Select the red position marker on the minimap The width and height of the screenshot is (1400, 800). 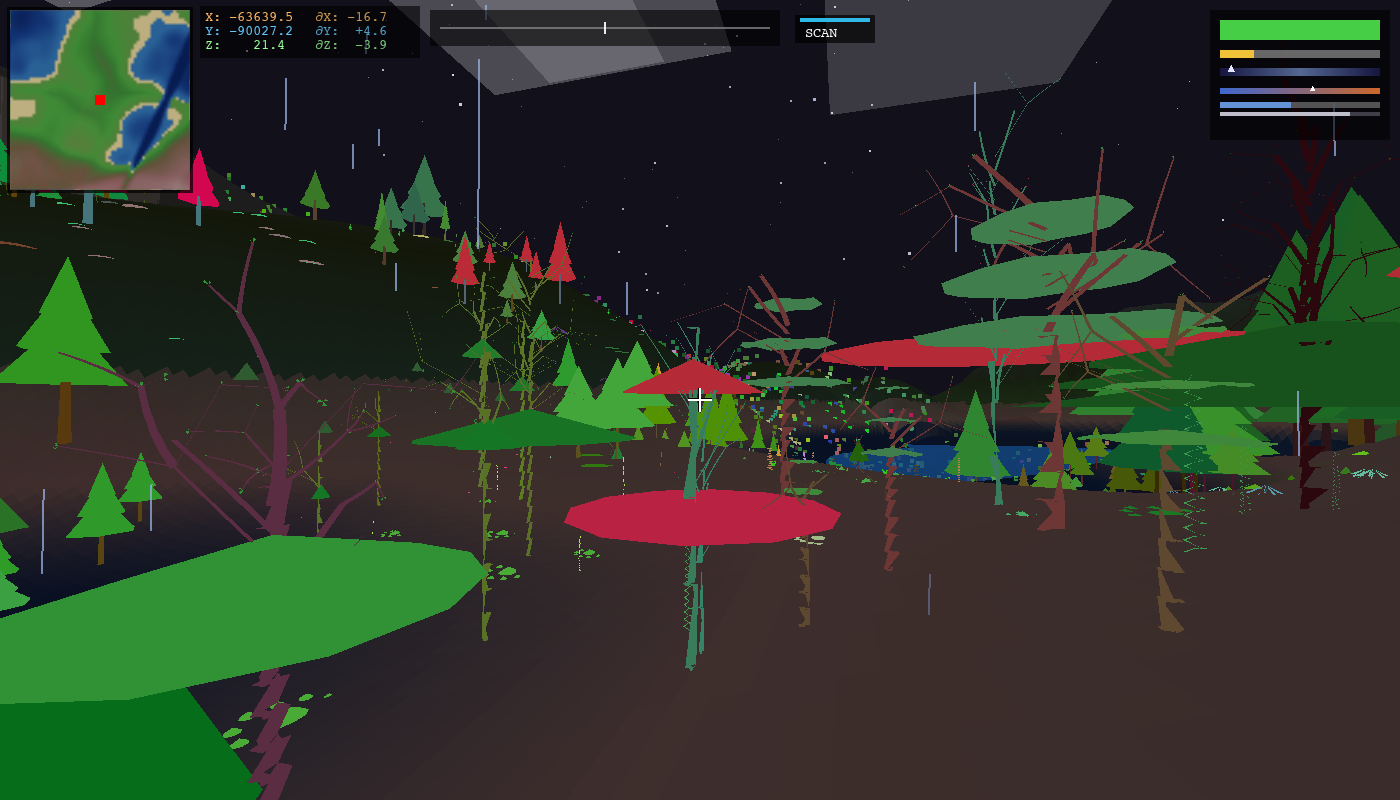pyautogui.click(x=97, y=98)
